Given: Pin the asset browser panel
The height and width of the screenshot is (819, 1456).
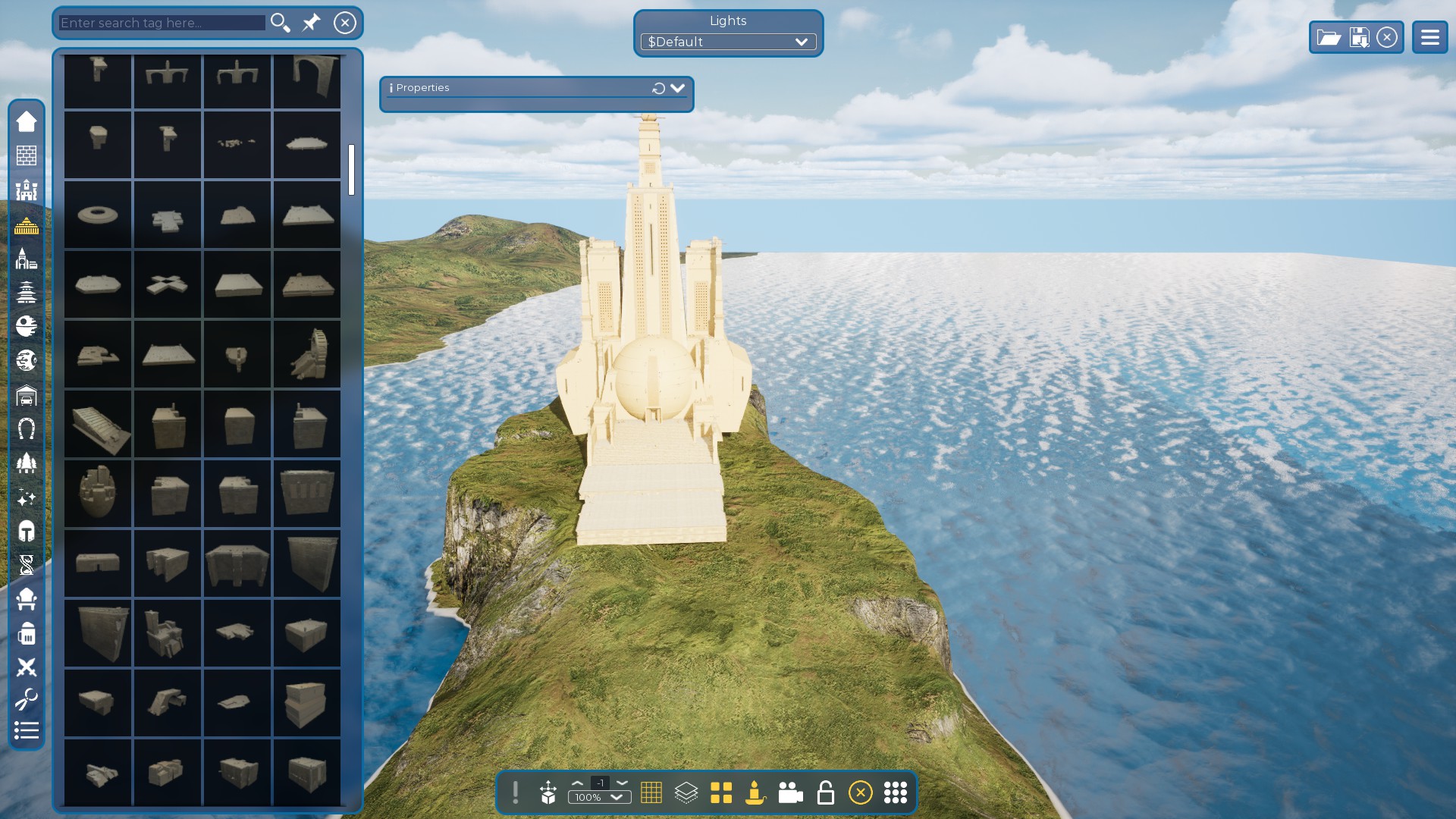Looking at the screenshot, I should (x=311, y=23).
